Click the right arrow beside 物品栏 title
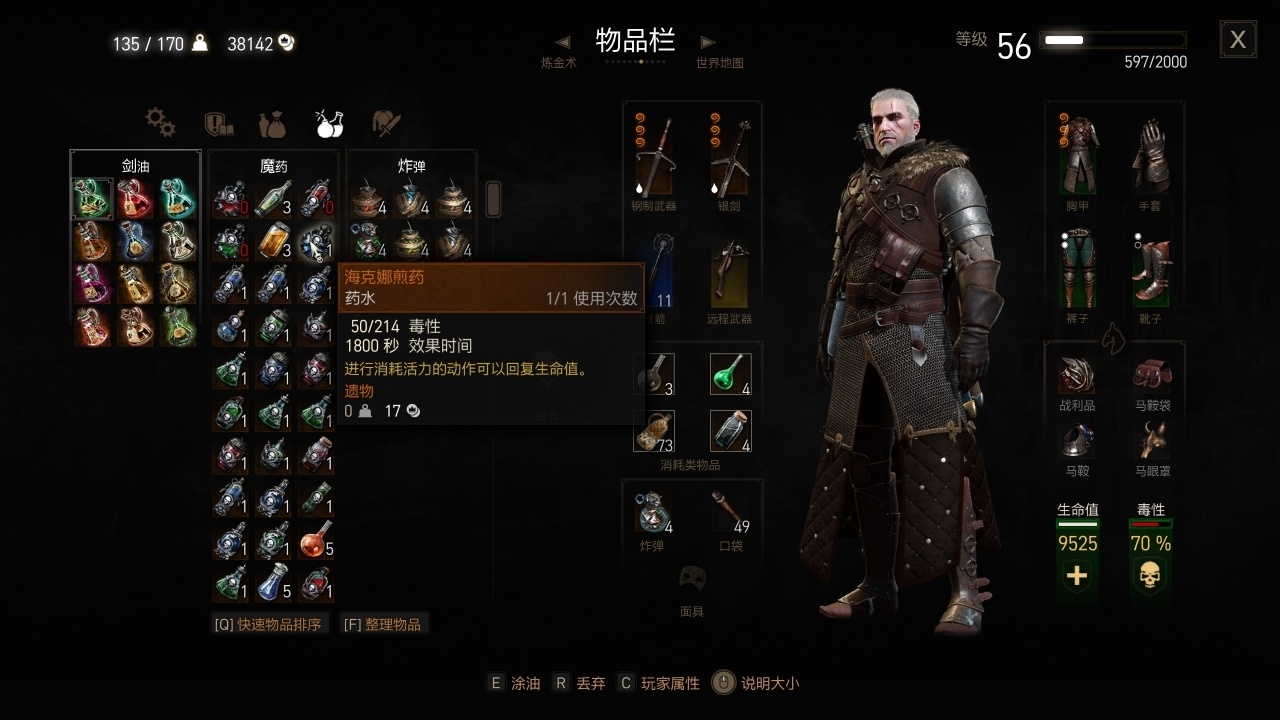The width and height of the screenshot is (1280, 720). pos(707,40)
